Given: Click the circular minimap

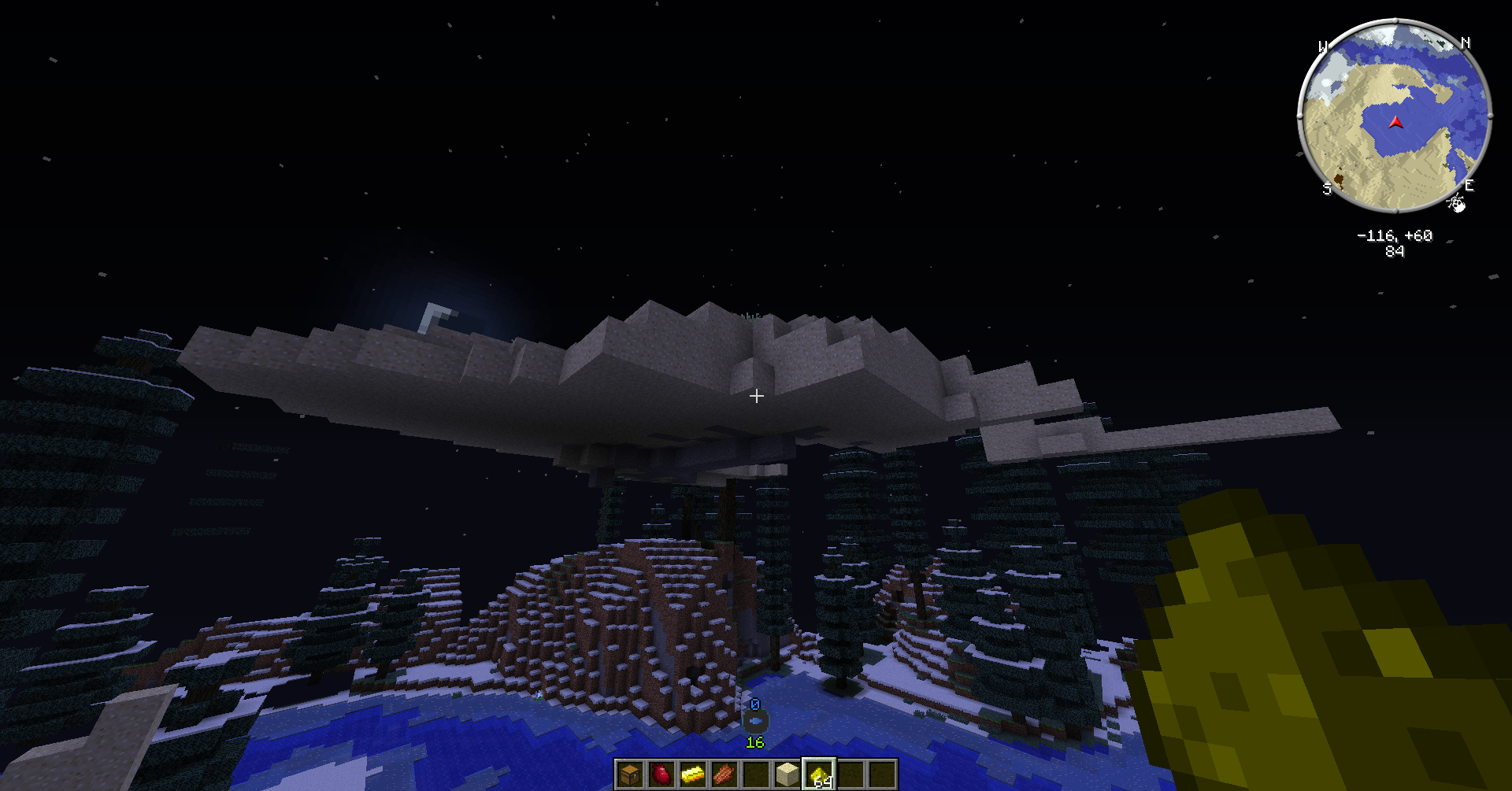Looking at the screenshot, I should point(1394,116).
